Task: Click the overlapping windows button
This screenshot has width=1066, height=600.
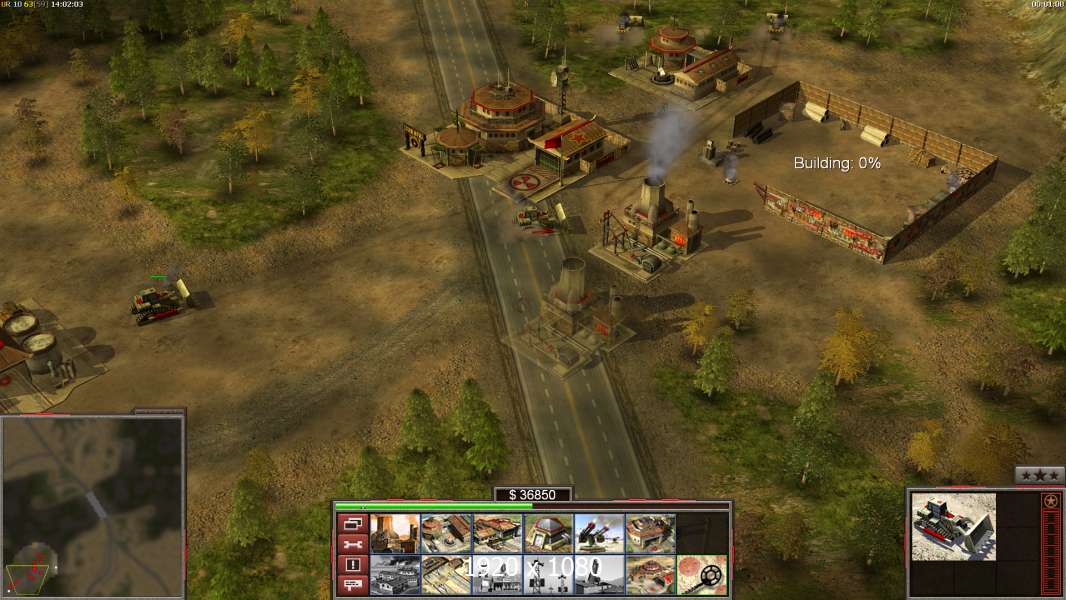Action: (351, 523)
